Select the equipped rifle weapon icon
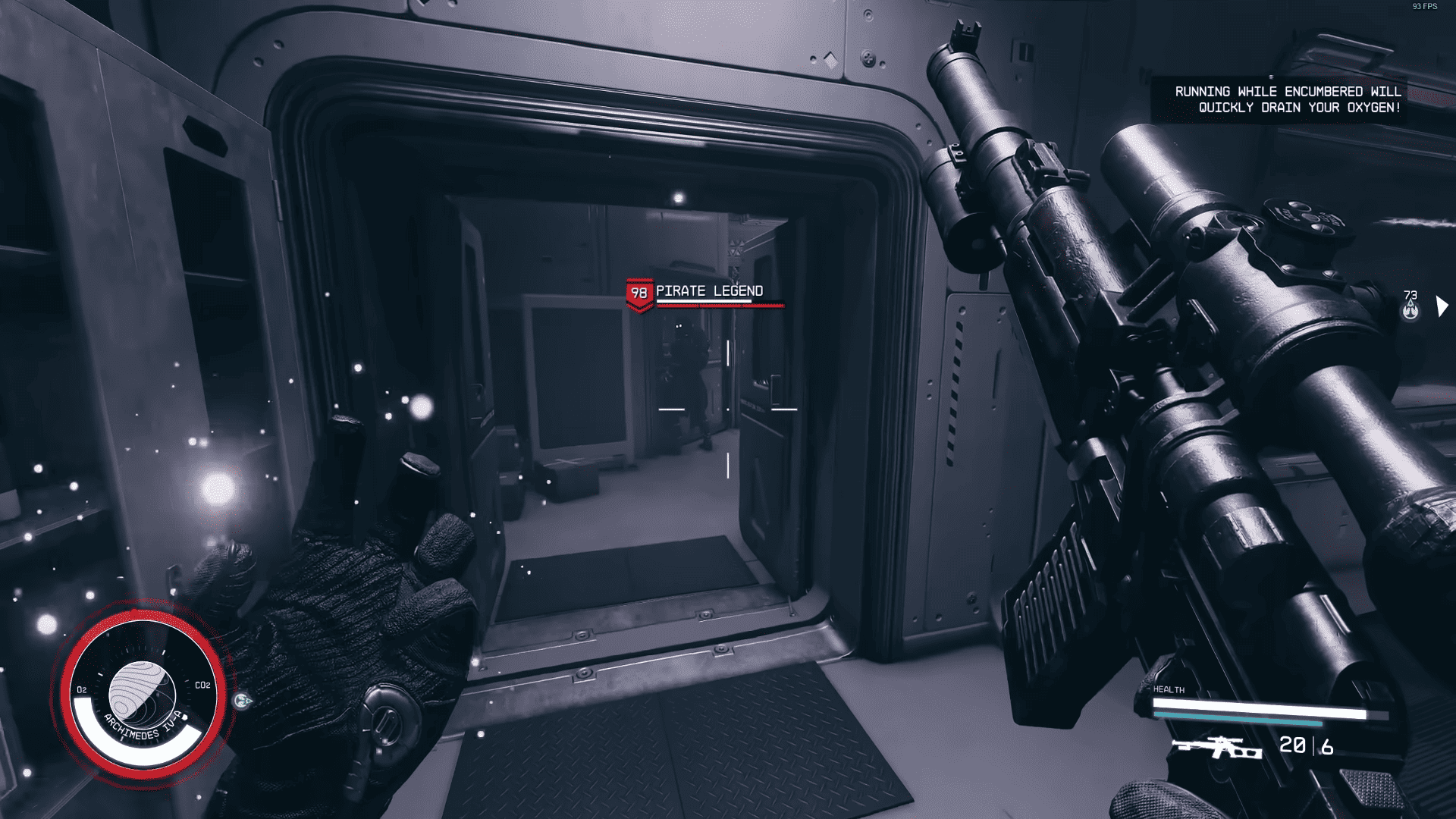Image resolution: width=1456 pixels, height=819 pixels. click(1216, 747)
